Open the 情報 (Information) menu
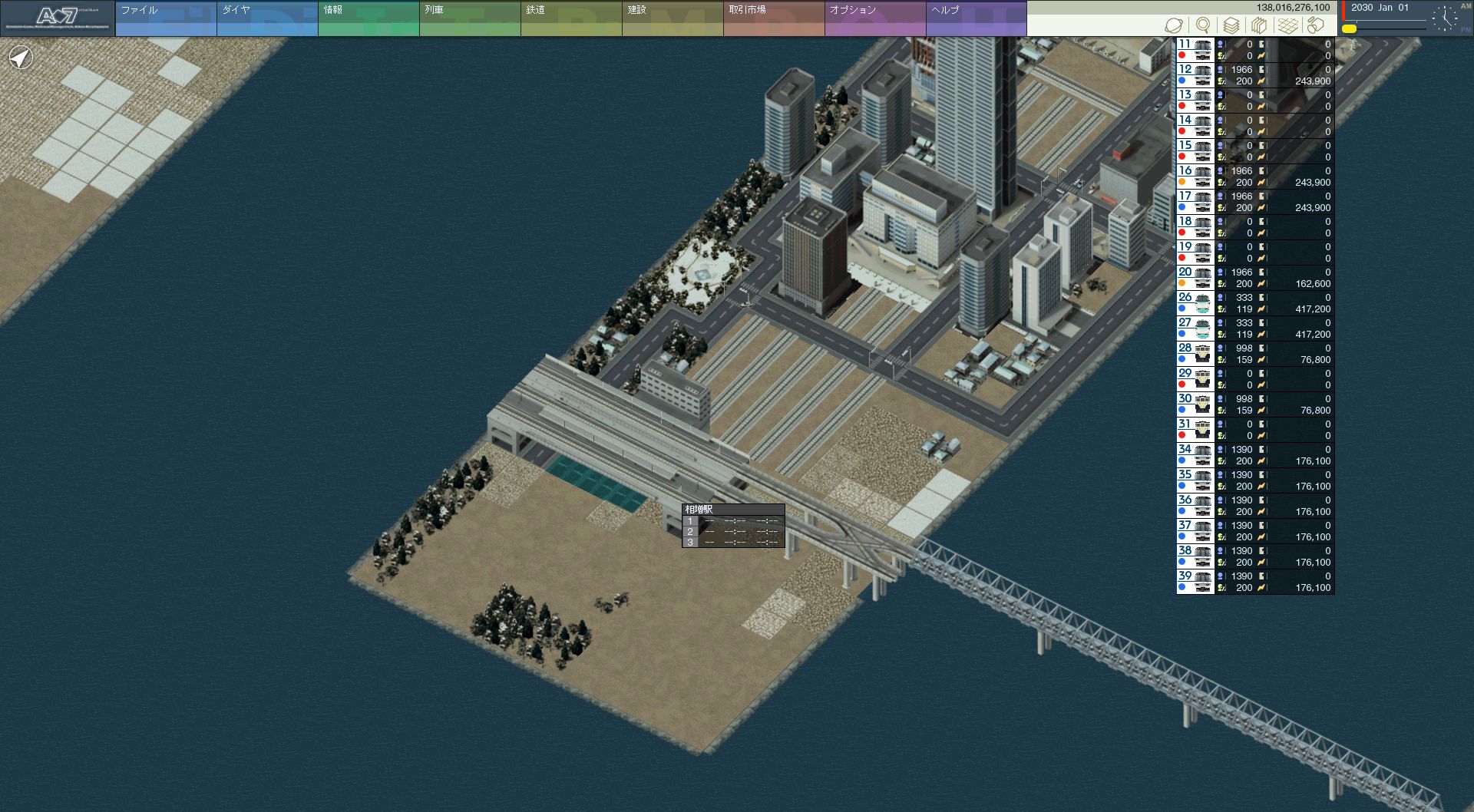Viewport: 1474px width, 812px height. 368,18
